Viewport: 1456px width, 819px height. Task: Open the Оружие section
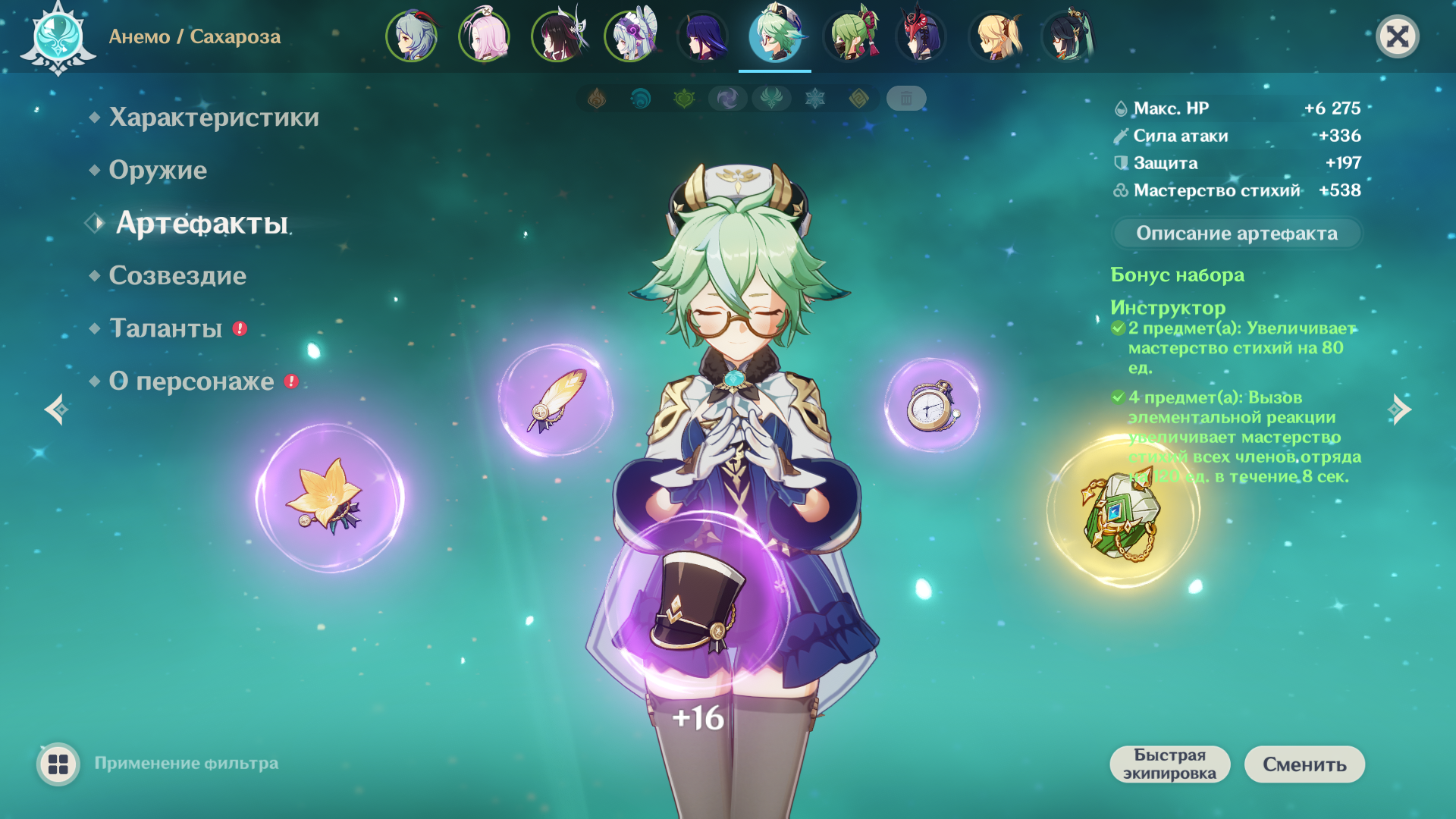tap(158, 170)
